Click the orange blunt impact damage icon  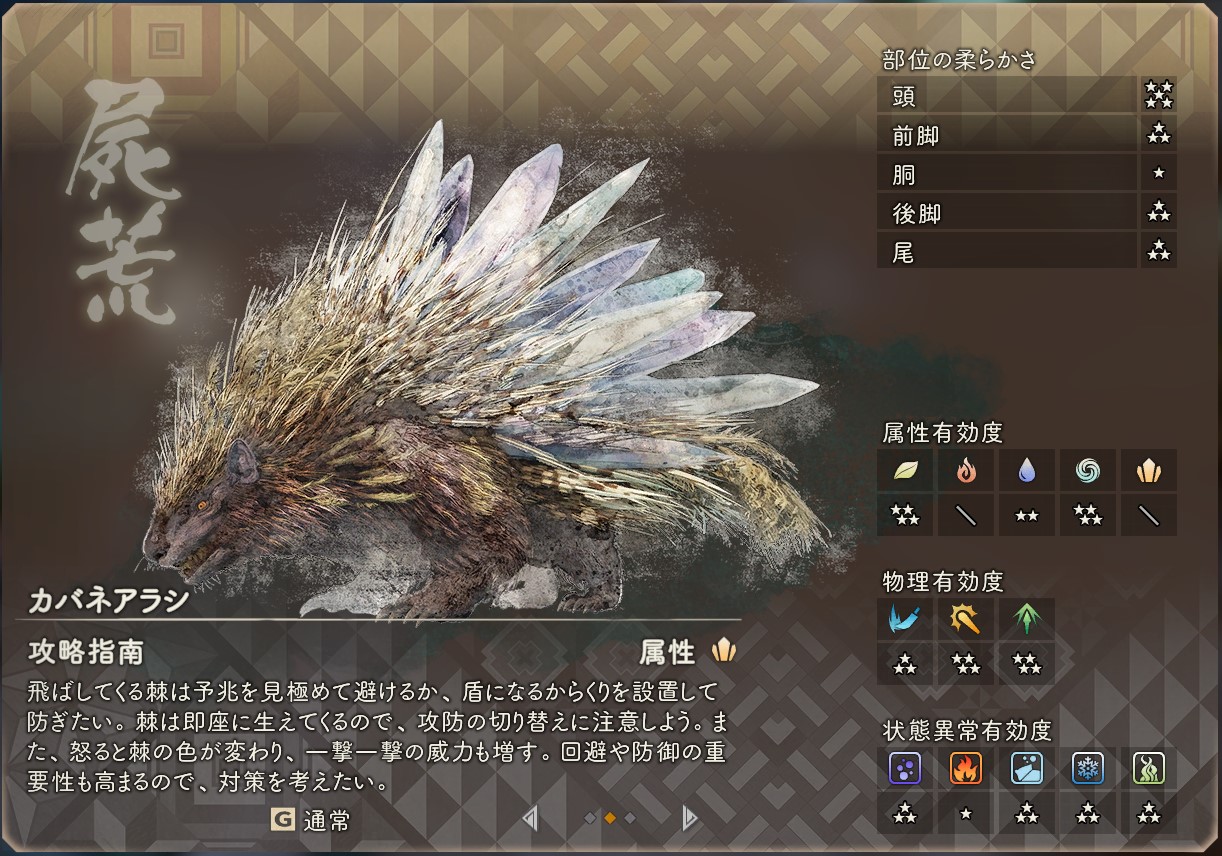click(x=966, y=619)
